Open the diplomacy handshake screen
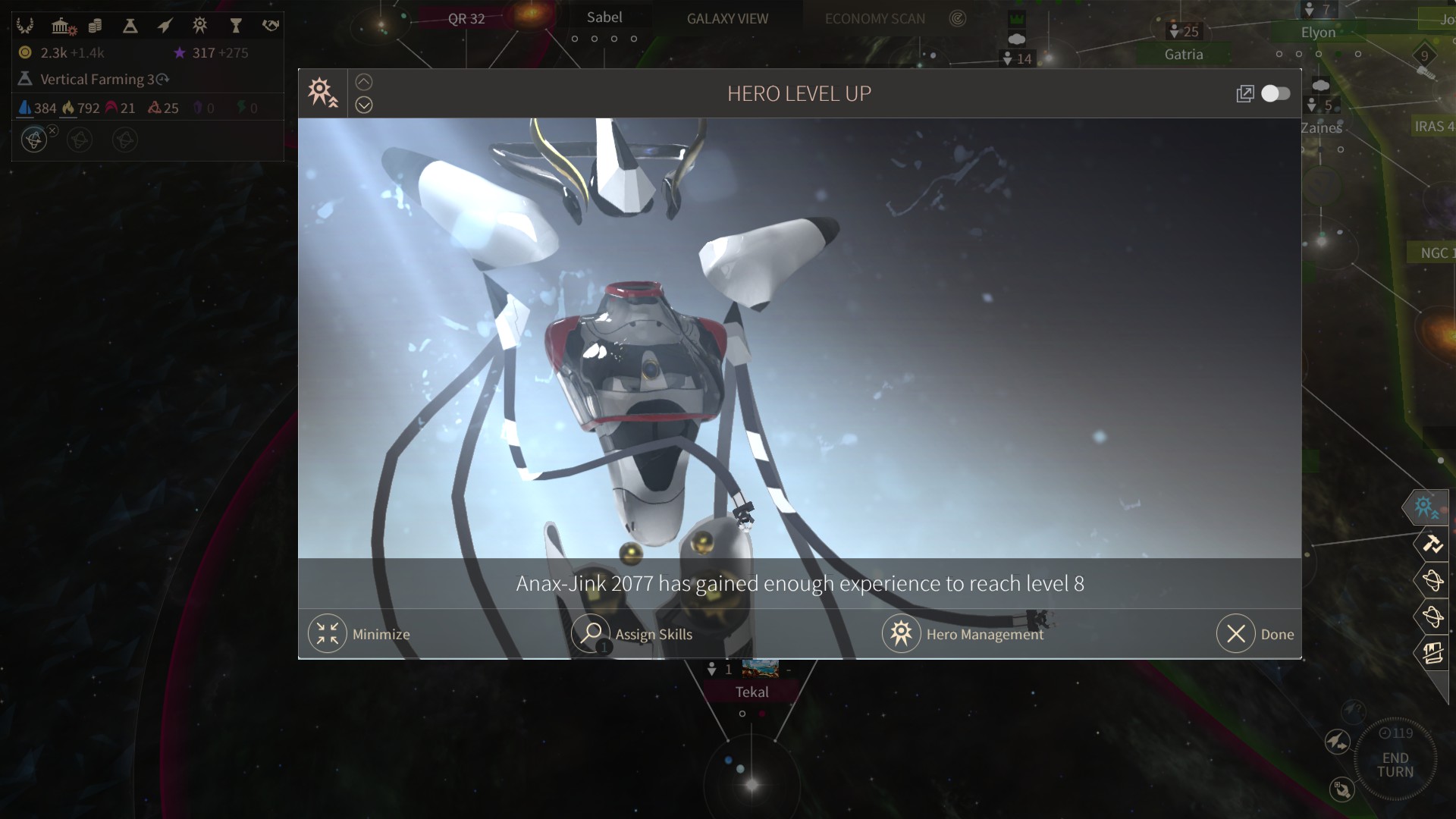The width and height of the screenshot is (1456, 819). [x=271, y=27]
